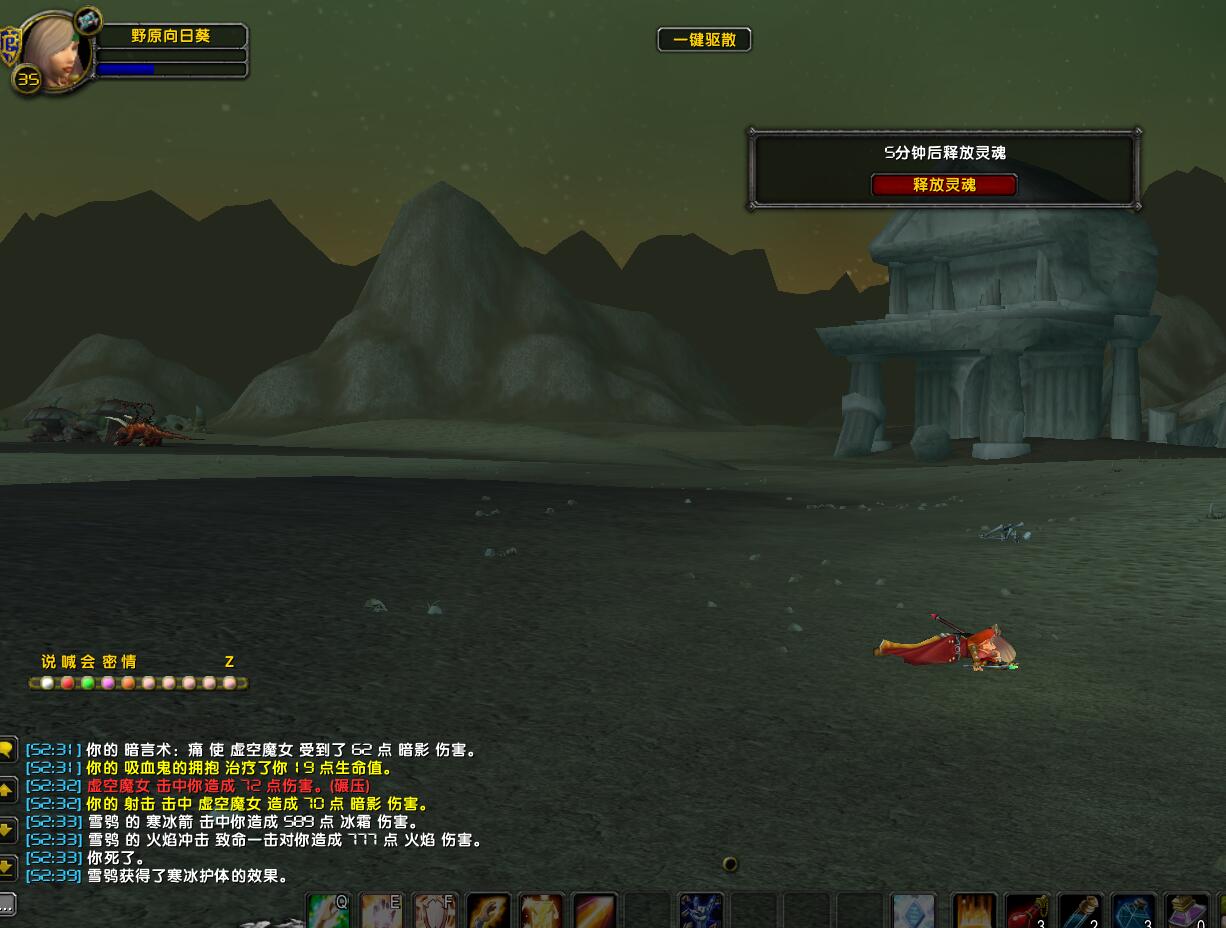Use the purple potion with count 0
The height and width of the screenshot is (928, 1226).
[1187, 912]
